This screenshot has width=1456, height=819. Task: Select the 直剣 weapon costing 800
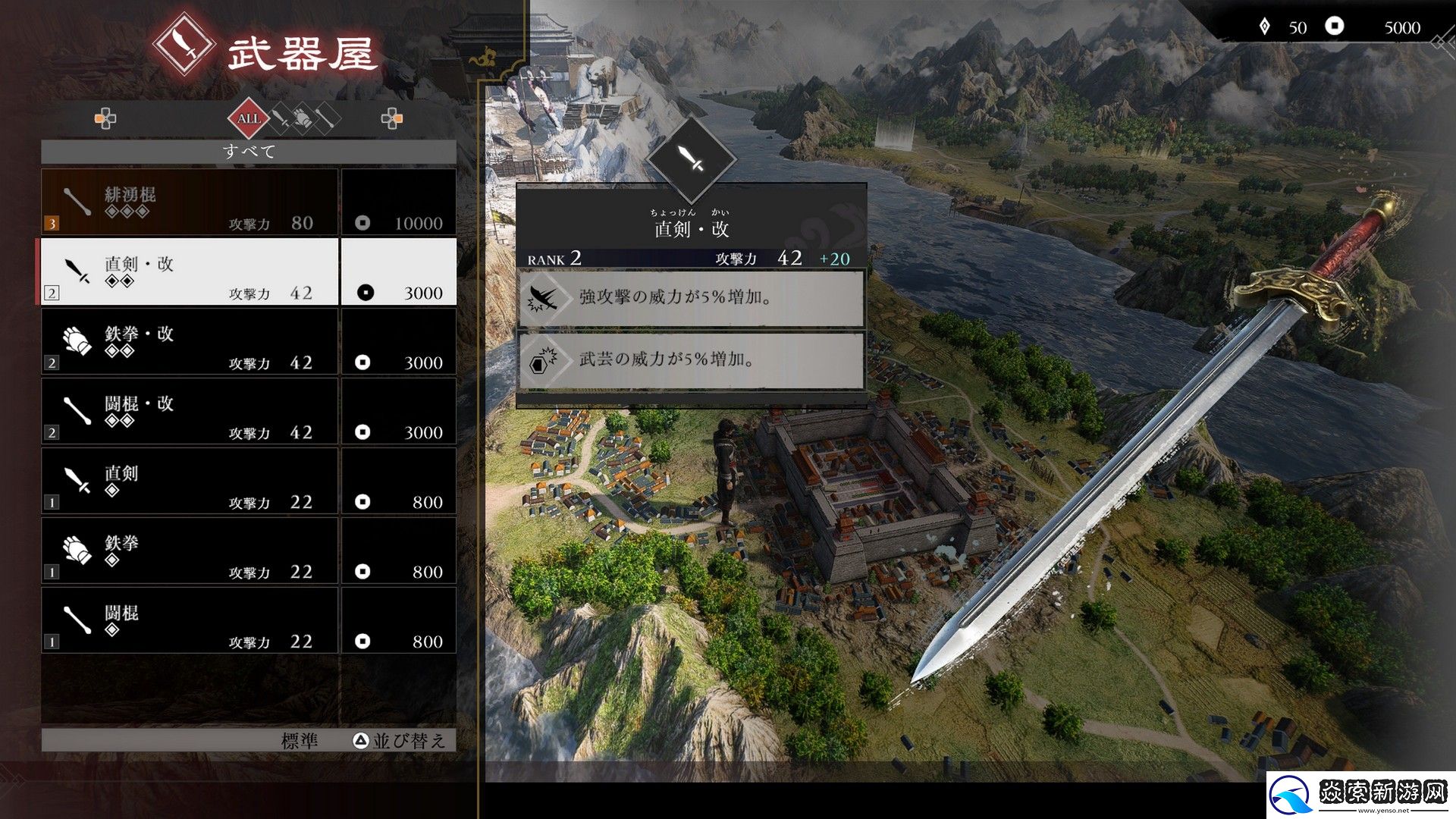pyautogui.click(x=190, y=480)
